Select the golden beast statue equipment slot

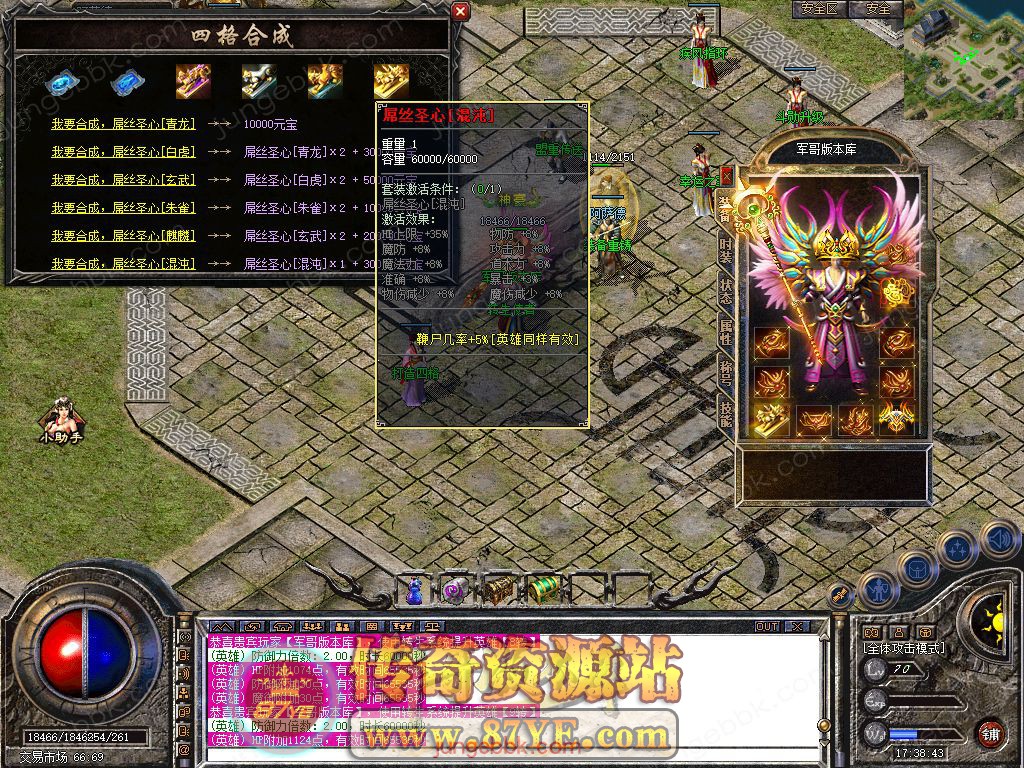click(771, 417)
